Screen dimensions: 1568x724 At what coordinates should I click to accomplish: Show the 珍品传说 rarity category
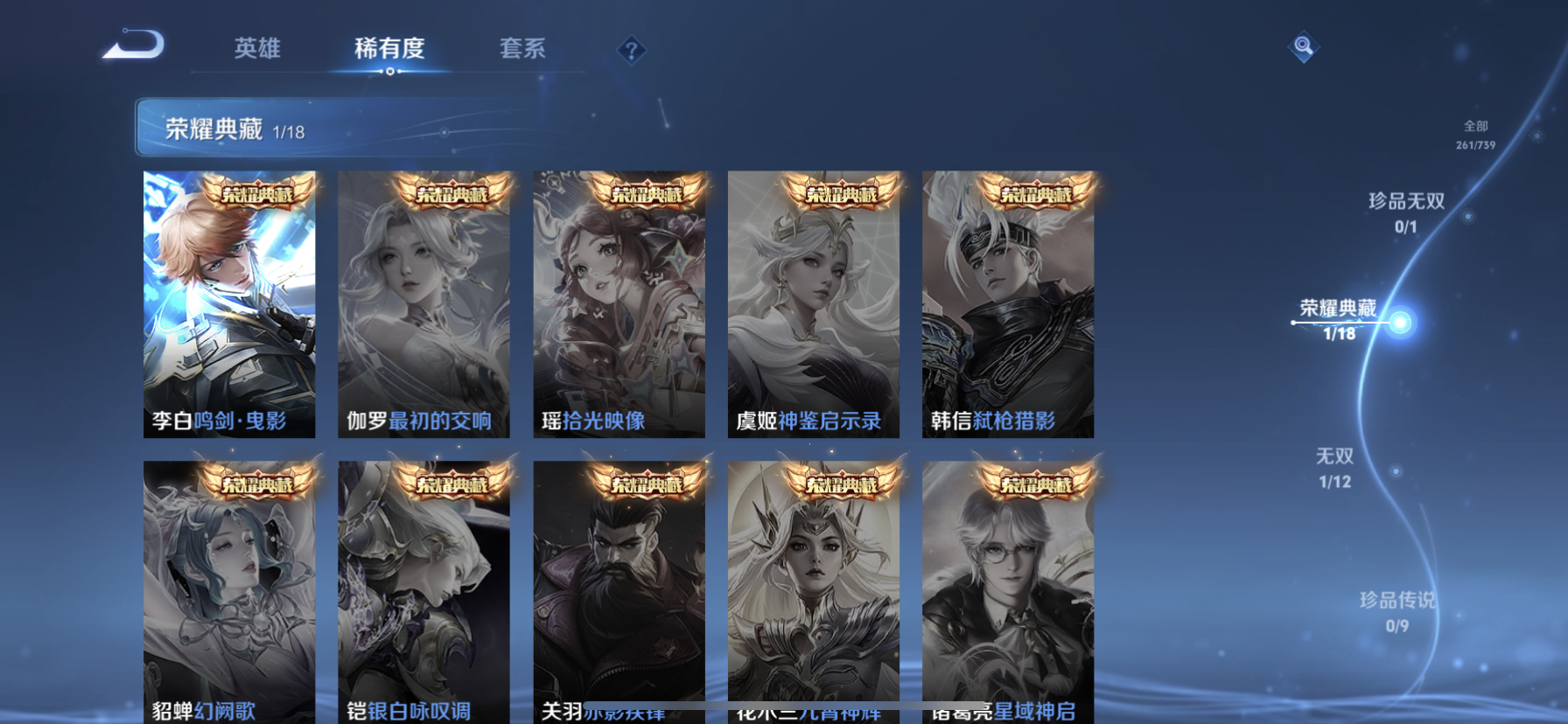tap(1396, 611)
